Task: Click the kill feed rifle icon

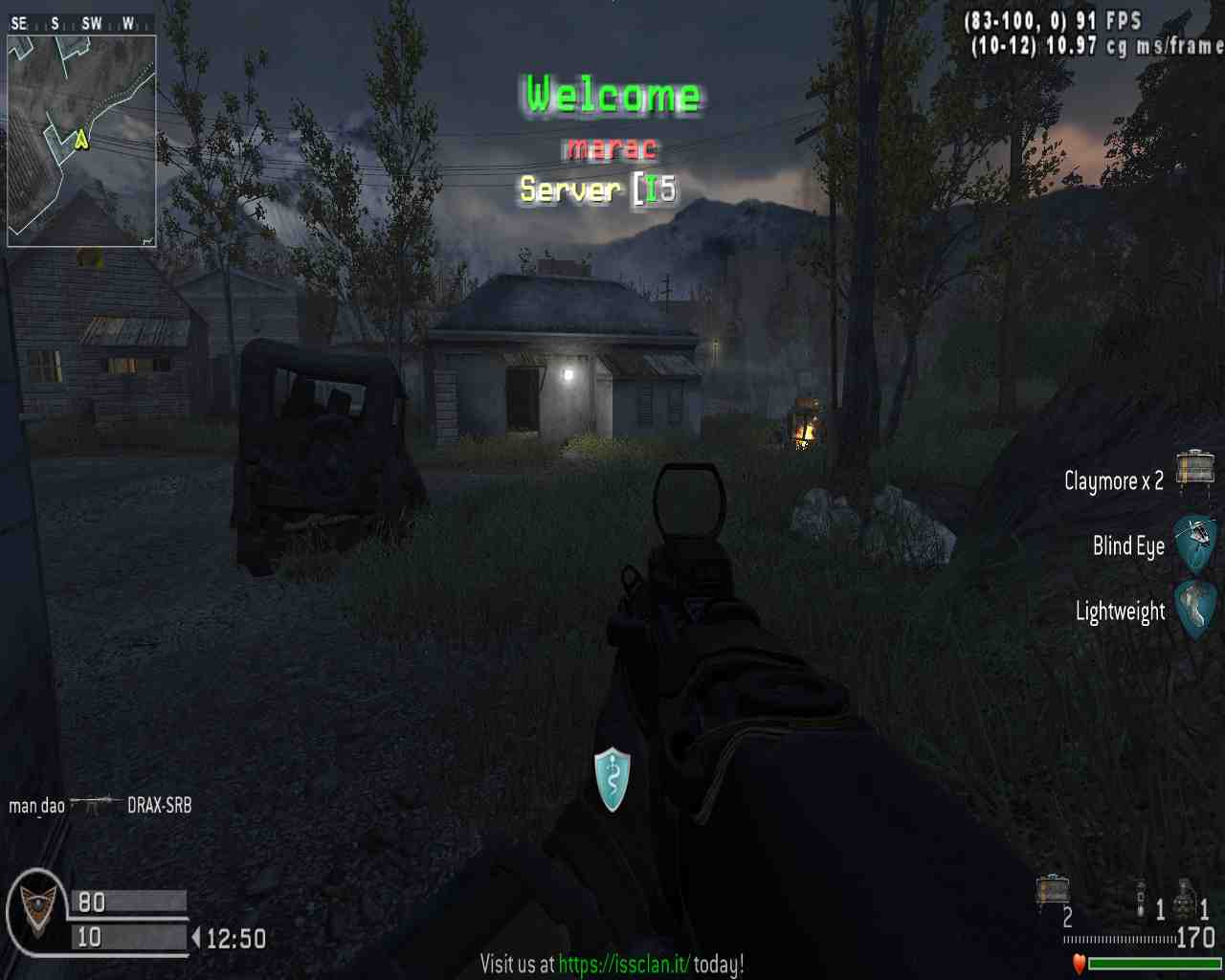Action: (96, 804)
